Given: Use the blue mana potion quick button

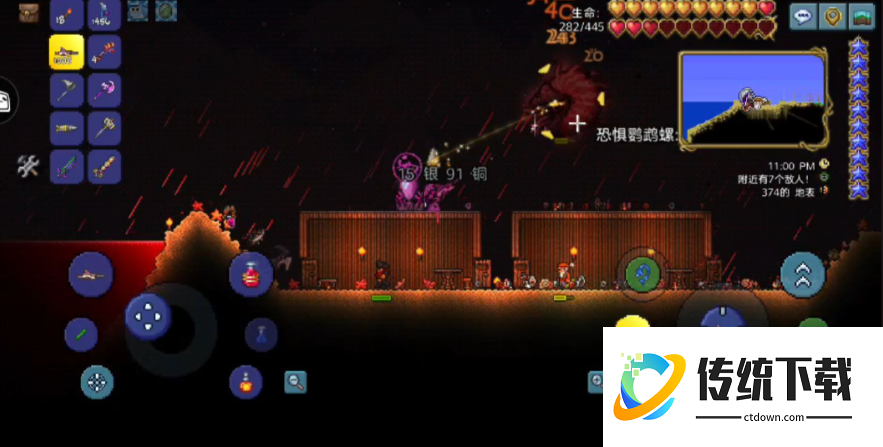Looking at the screenshot, I should 261,334.
